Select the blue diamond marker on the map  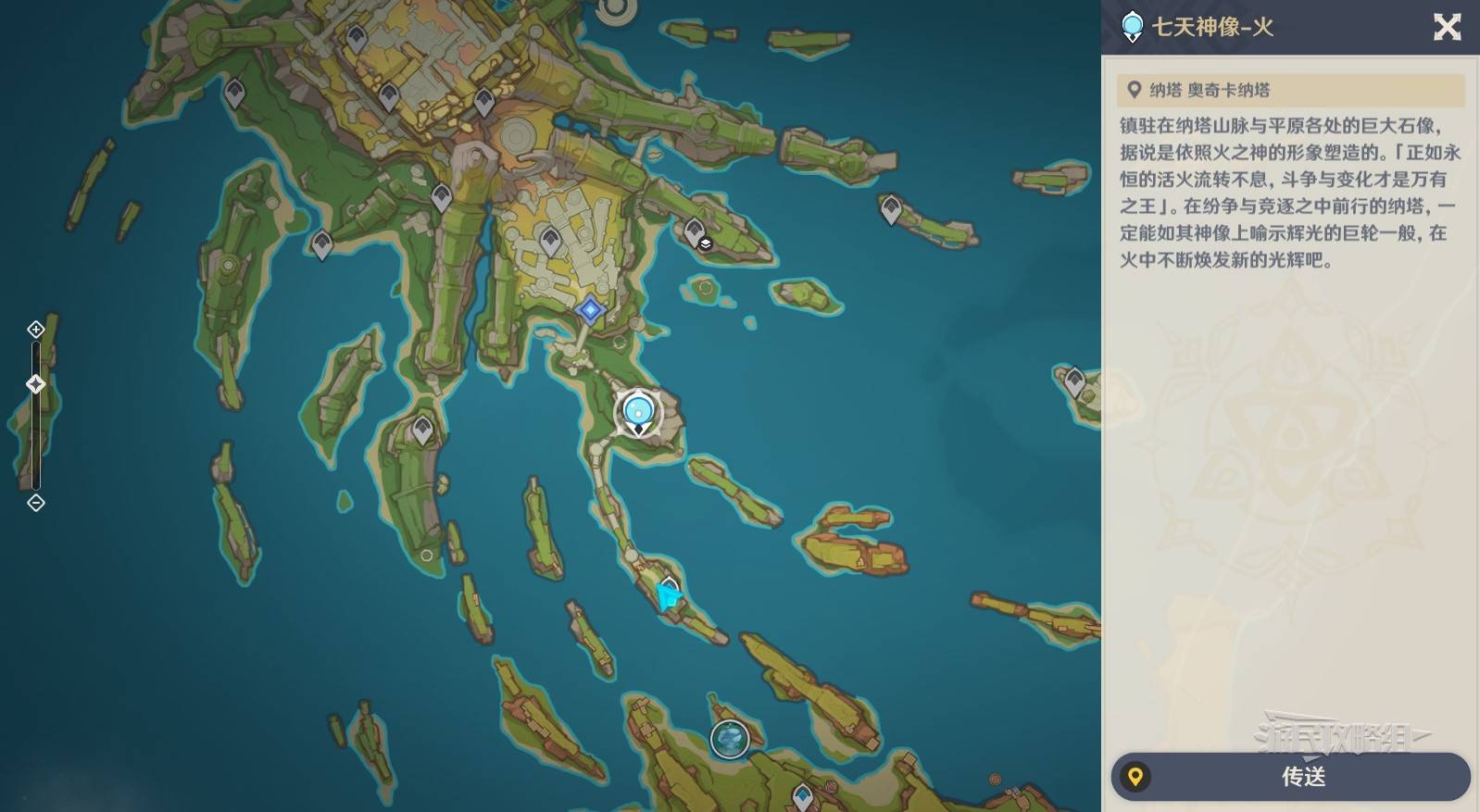(x=590, y=309)
